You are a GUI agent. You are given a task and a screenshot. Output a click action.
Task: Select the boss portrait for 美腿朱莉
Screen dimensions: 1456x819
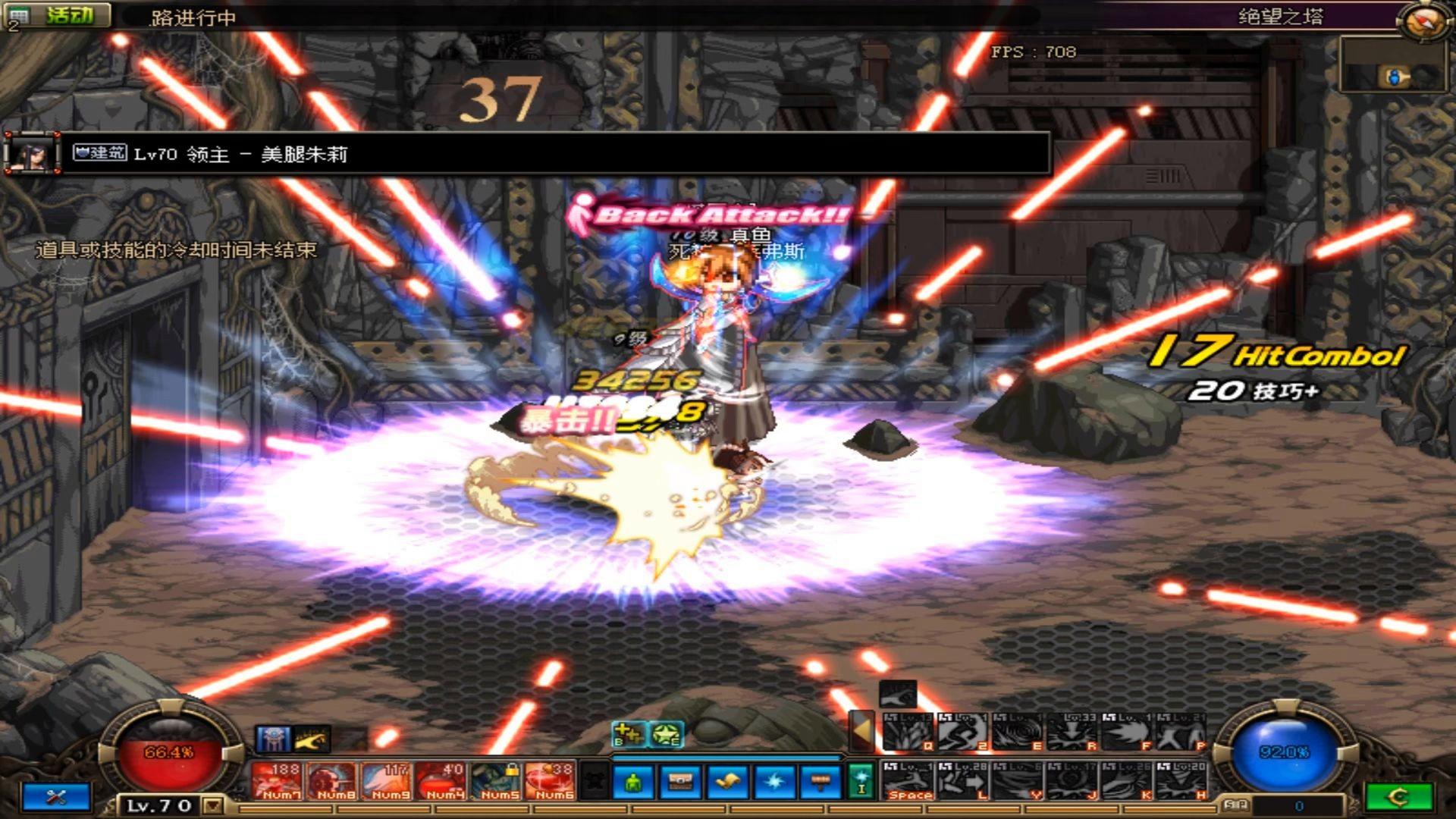click(32, 155)
